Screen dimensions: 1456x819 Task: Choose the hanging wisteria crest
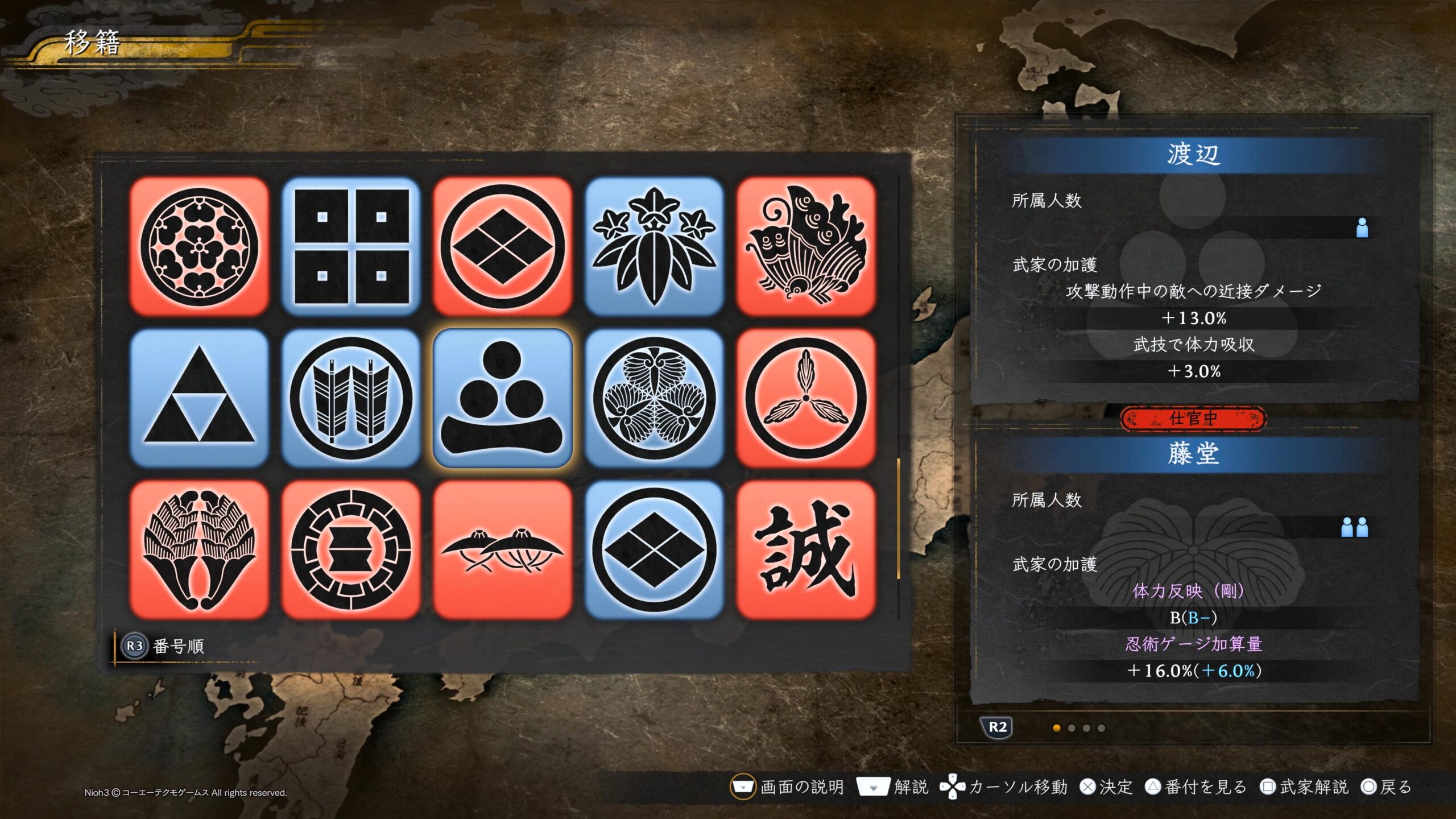pos(199,550)
